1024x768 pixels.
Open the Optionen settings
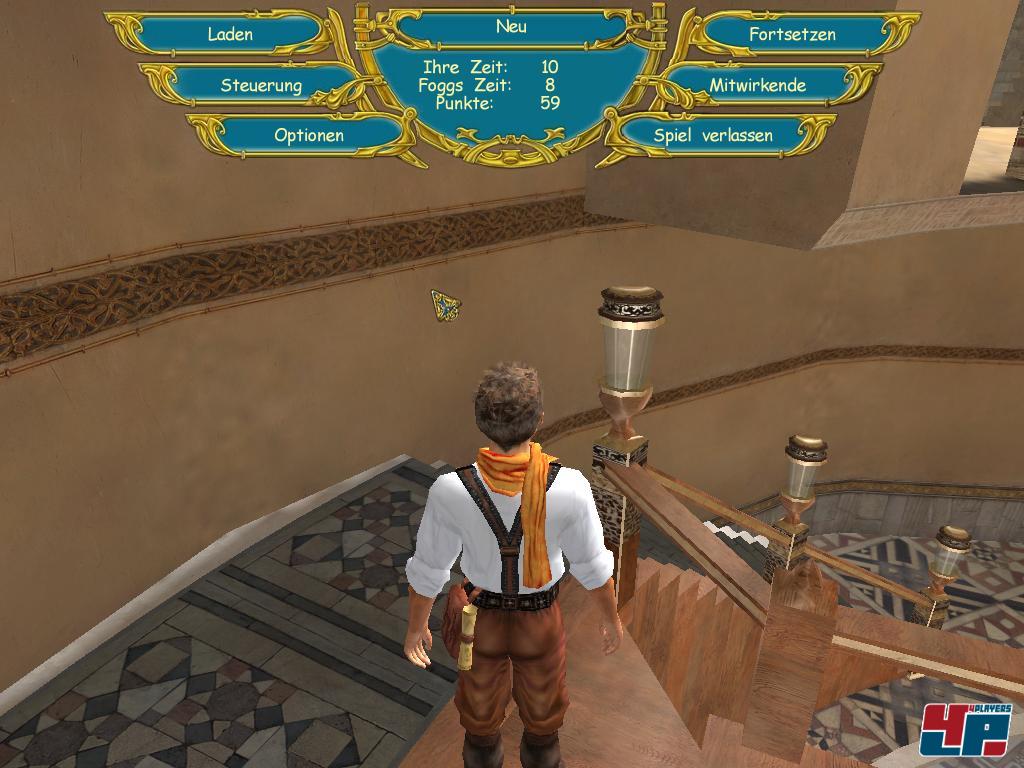point(309,135)
